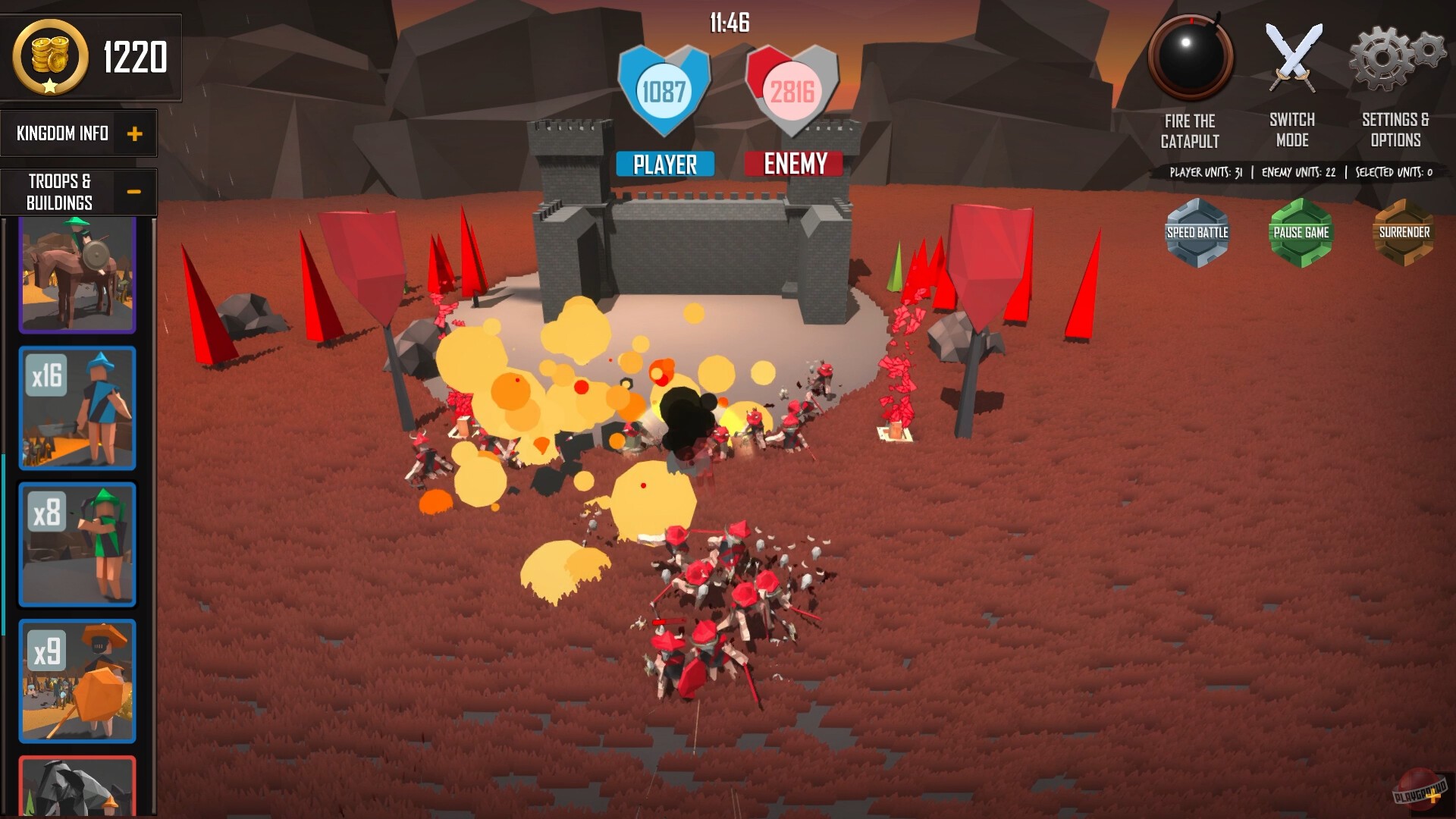Activate the Speed Battle hexagon
Screen dimensions: 1456x819
[x=1197, y=232]
